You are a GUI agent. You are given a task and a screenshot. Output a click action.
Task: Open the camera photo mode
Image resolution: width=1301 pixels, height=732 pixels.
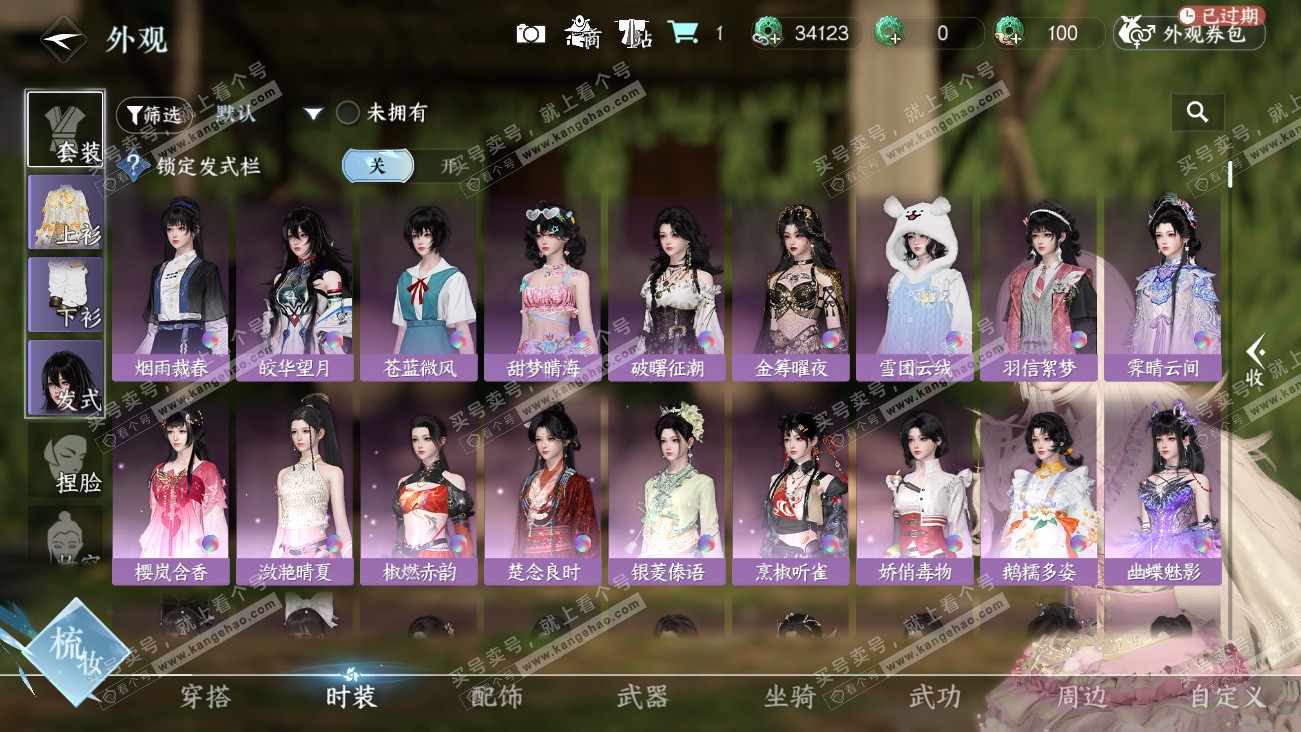tap(530, 33)
